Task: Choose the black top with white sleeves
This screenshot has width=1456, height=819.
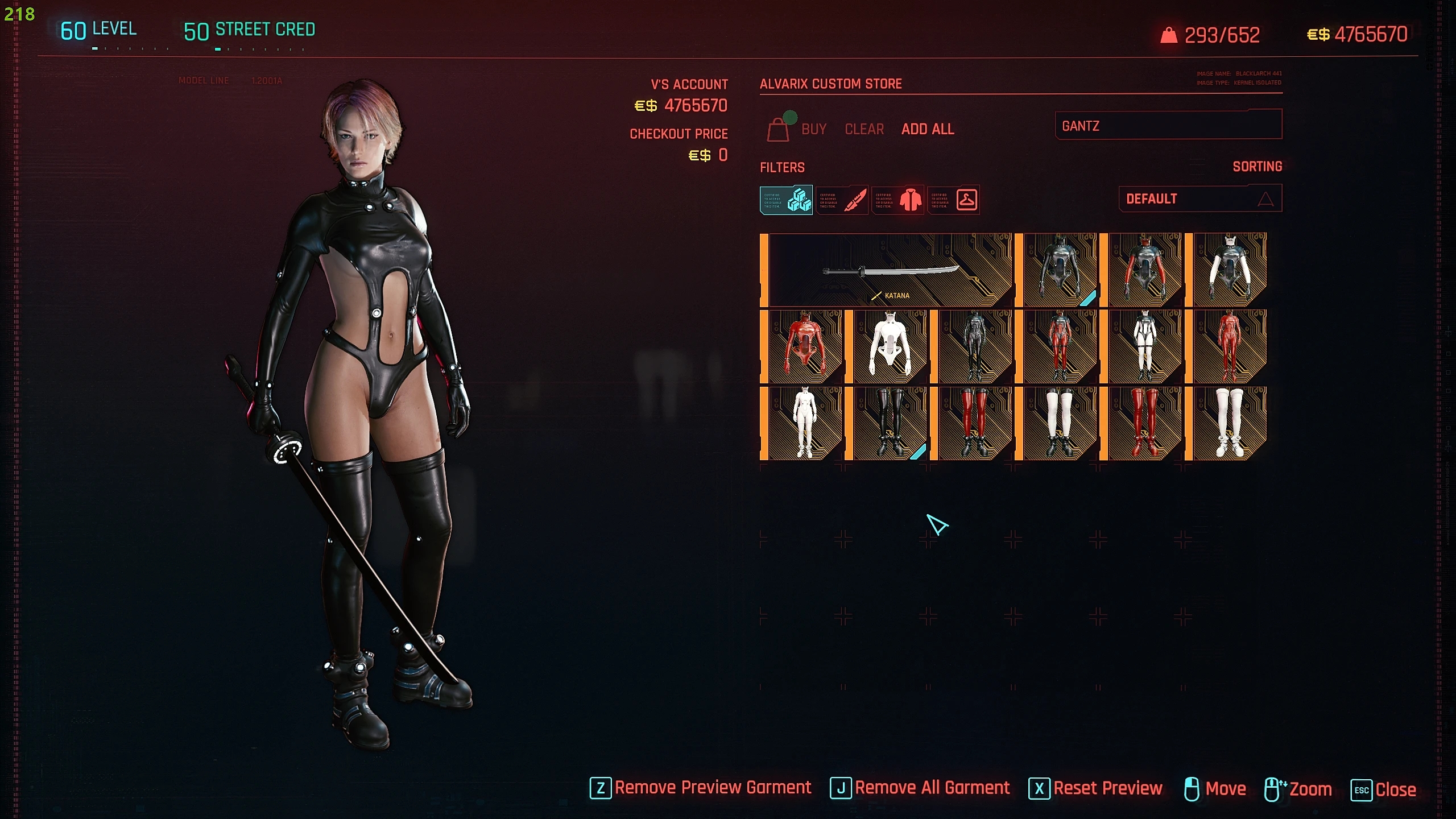Action: (1229, 271)
